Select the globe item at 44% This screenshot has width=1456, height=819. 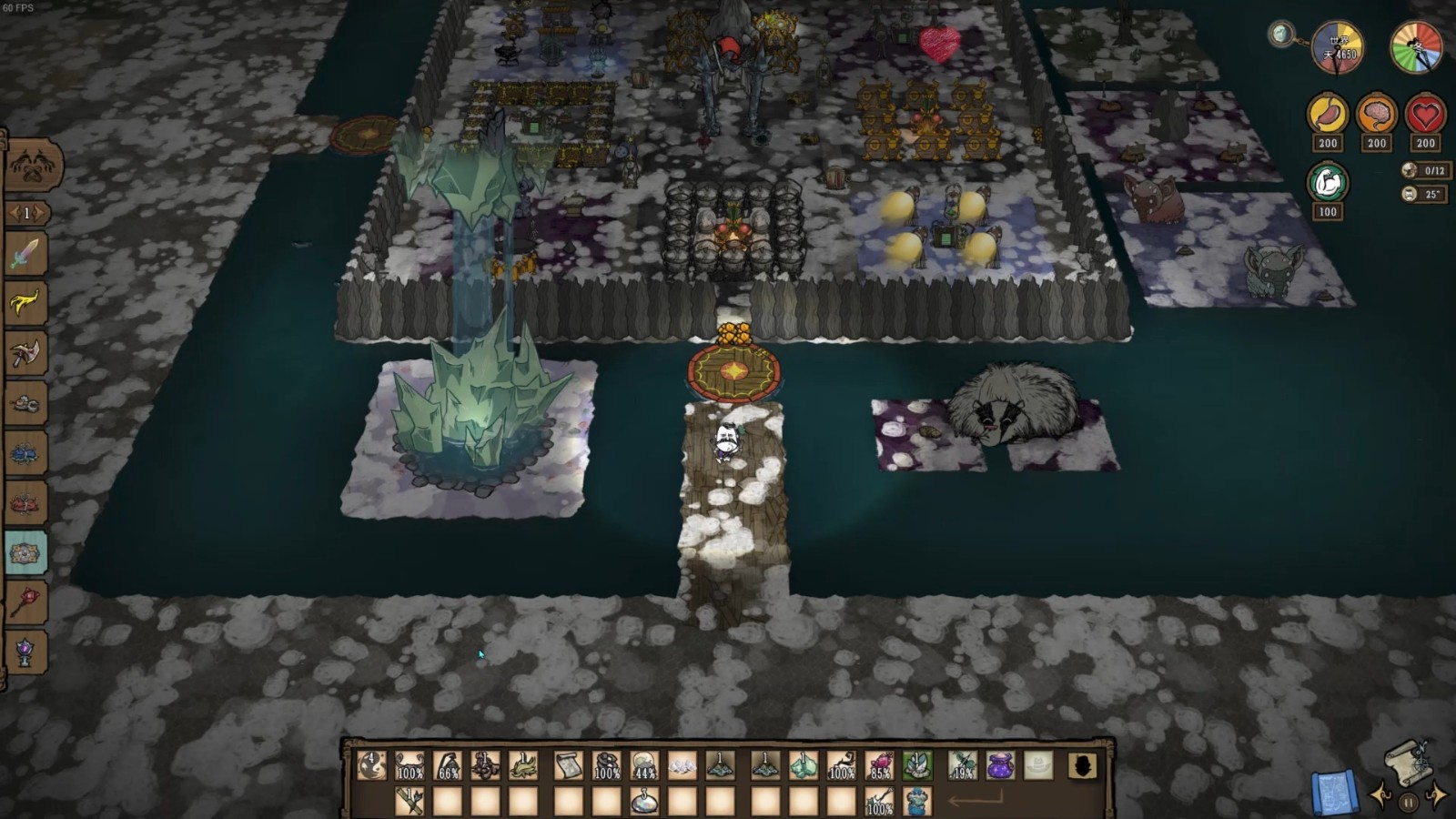(644, 766)
